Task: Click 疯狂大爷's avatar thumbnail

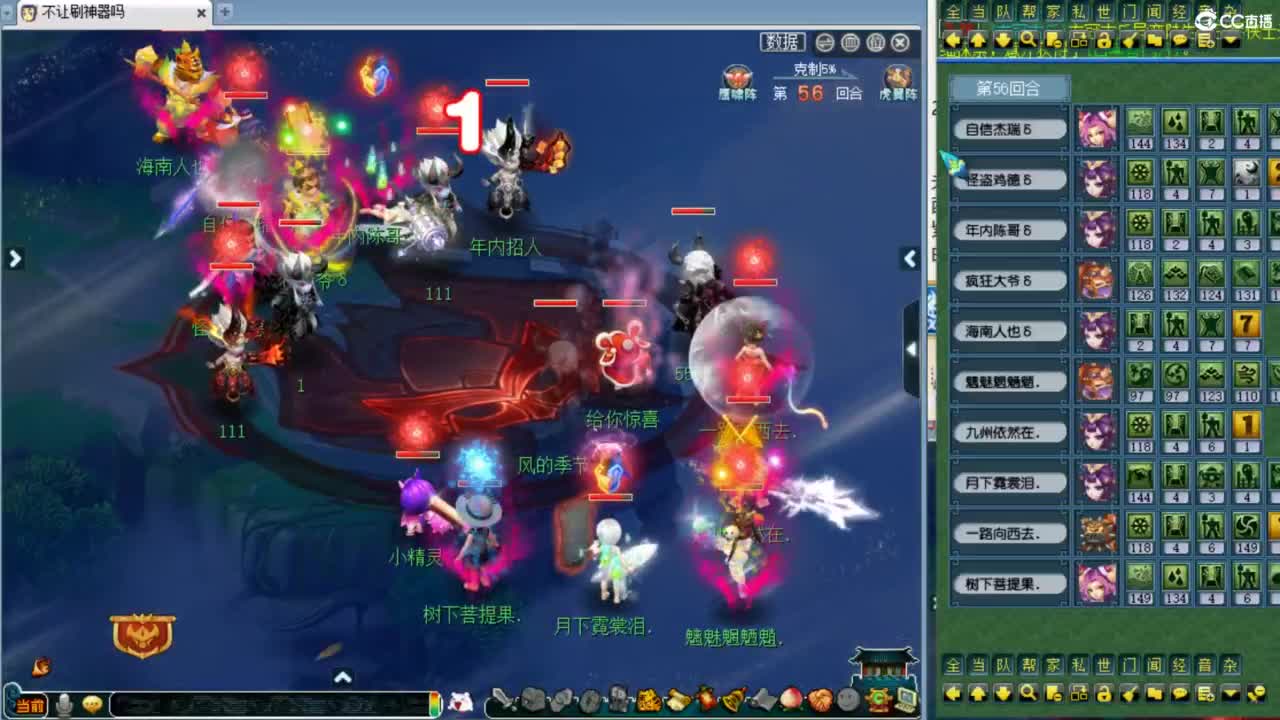Action: [1097, 280]
